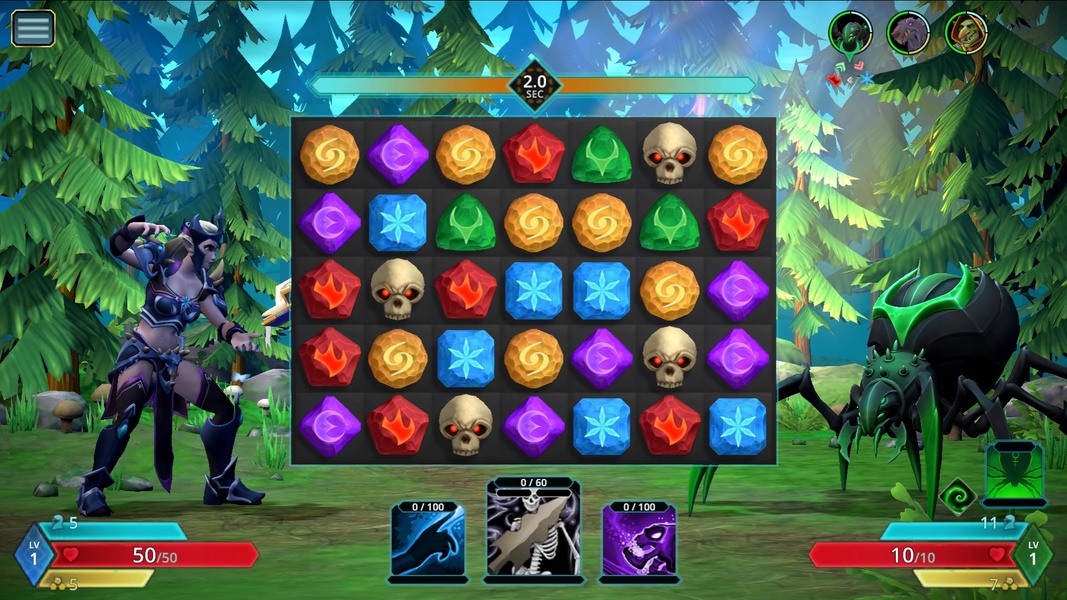
Task: Select the skull tile between two red gems
Action: (397, 290)
